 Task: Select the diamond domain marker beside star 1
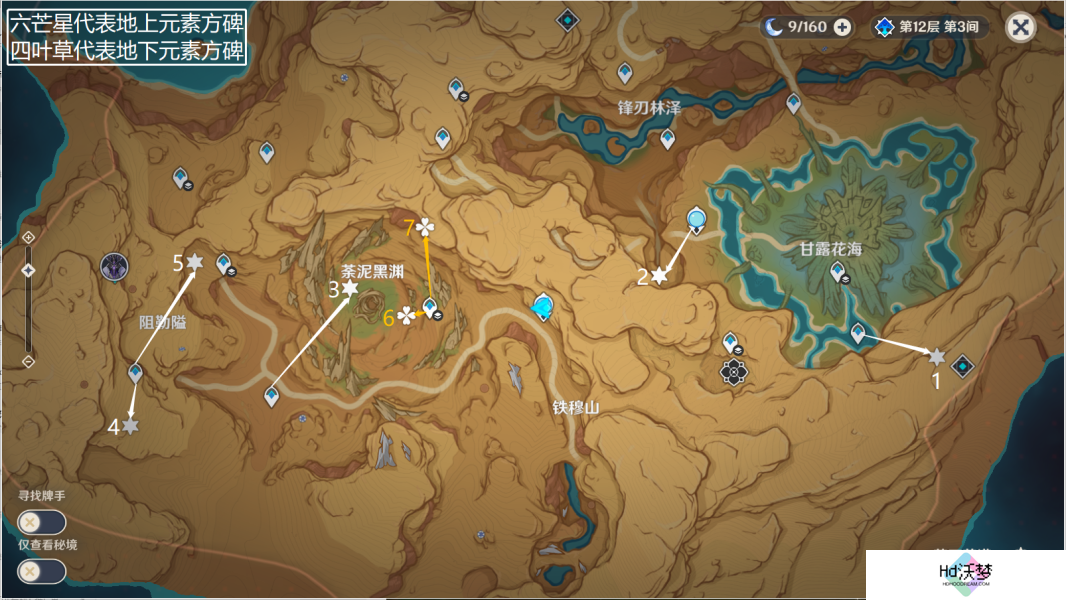point(963,366)
